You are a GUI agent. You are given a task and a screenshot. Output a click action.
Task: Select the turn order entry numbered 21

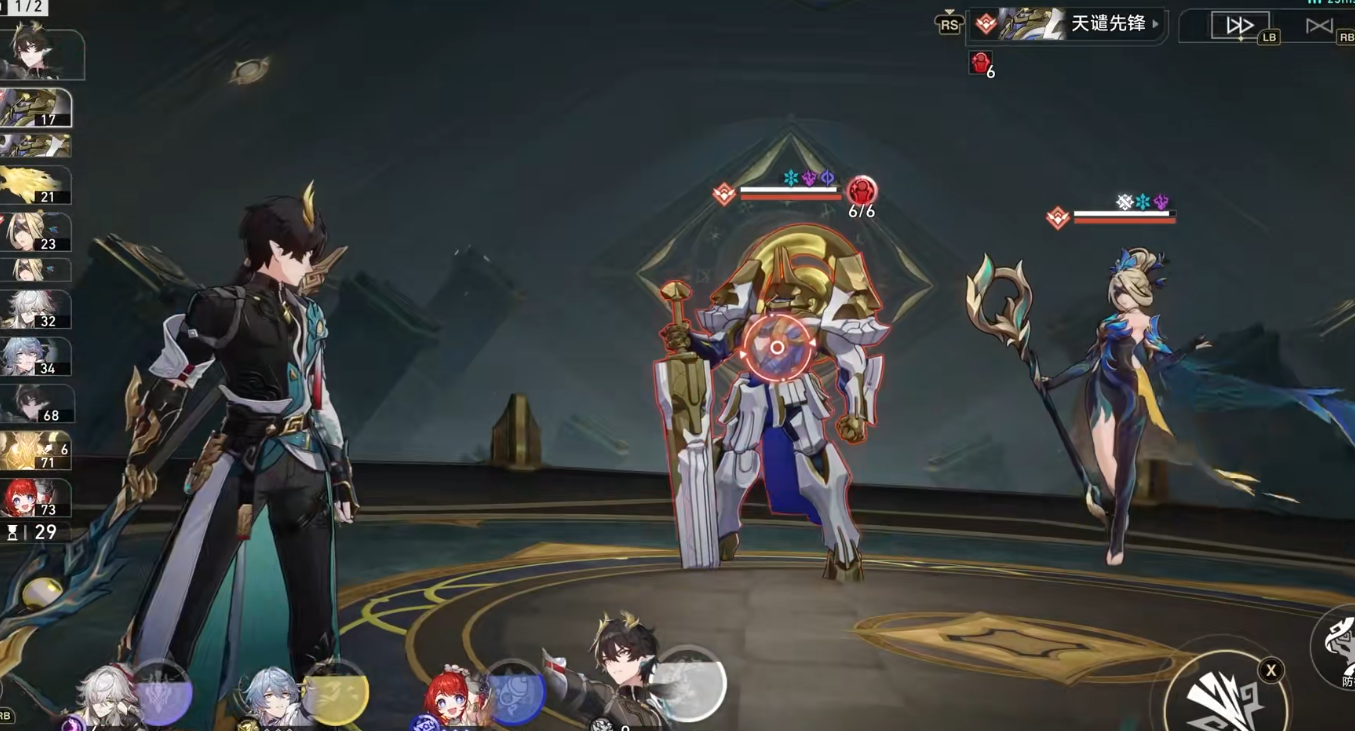click(x=36, y=185)
